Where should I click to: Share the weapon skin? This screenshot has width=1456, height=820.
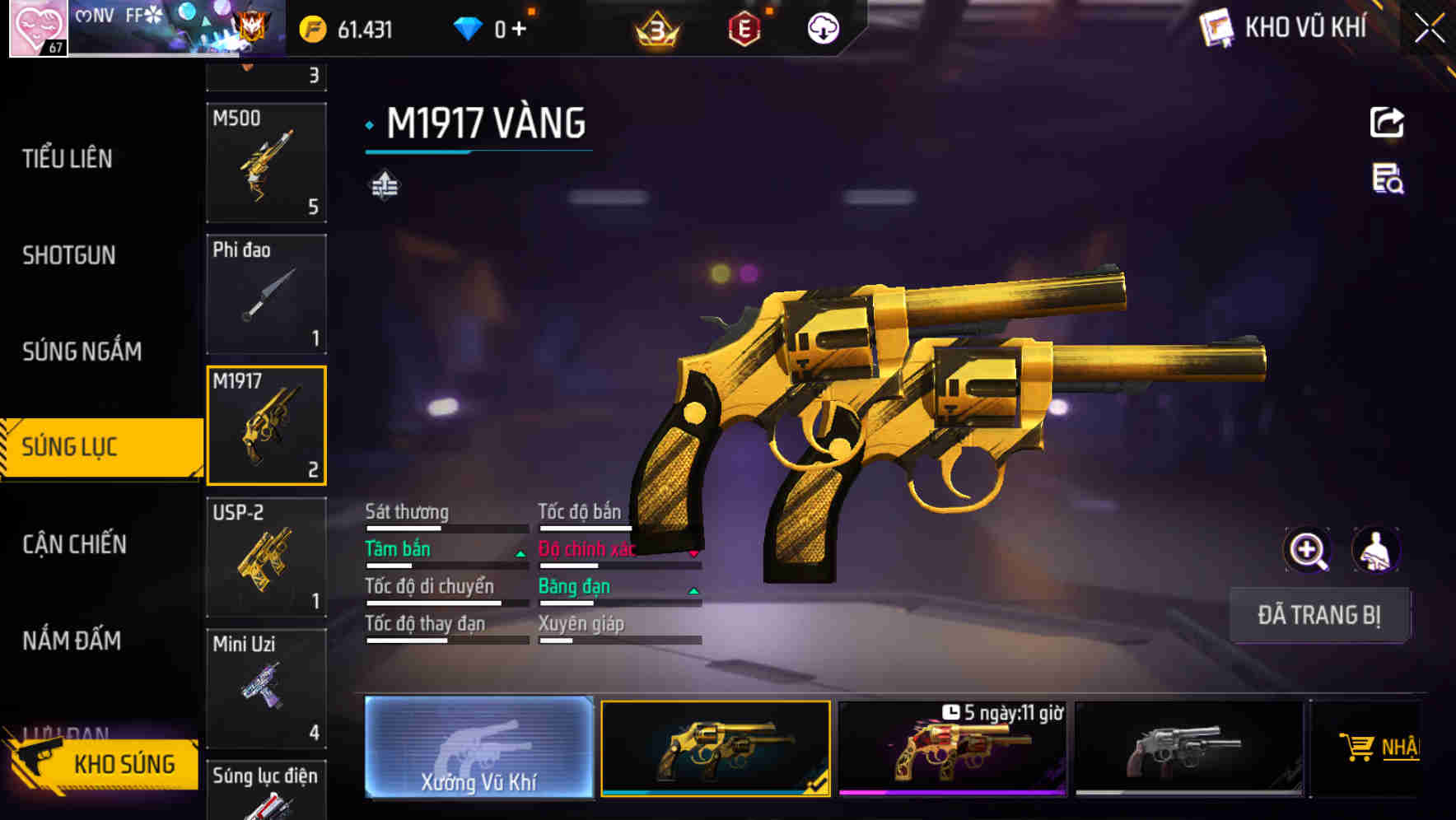1387,123
